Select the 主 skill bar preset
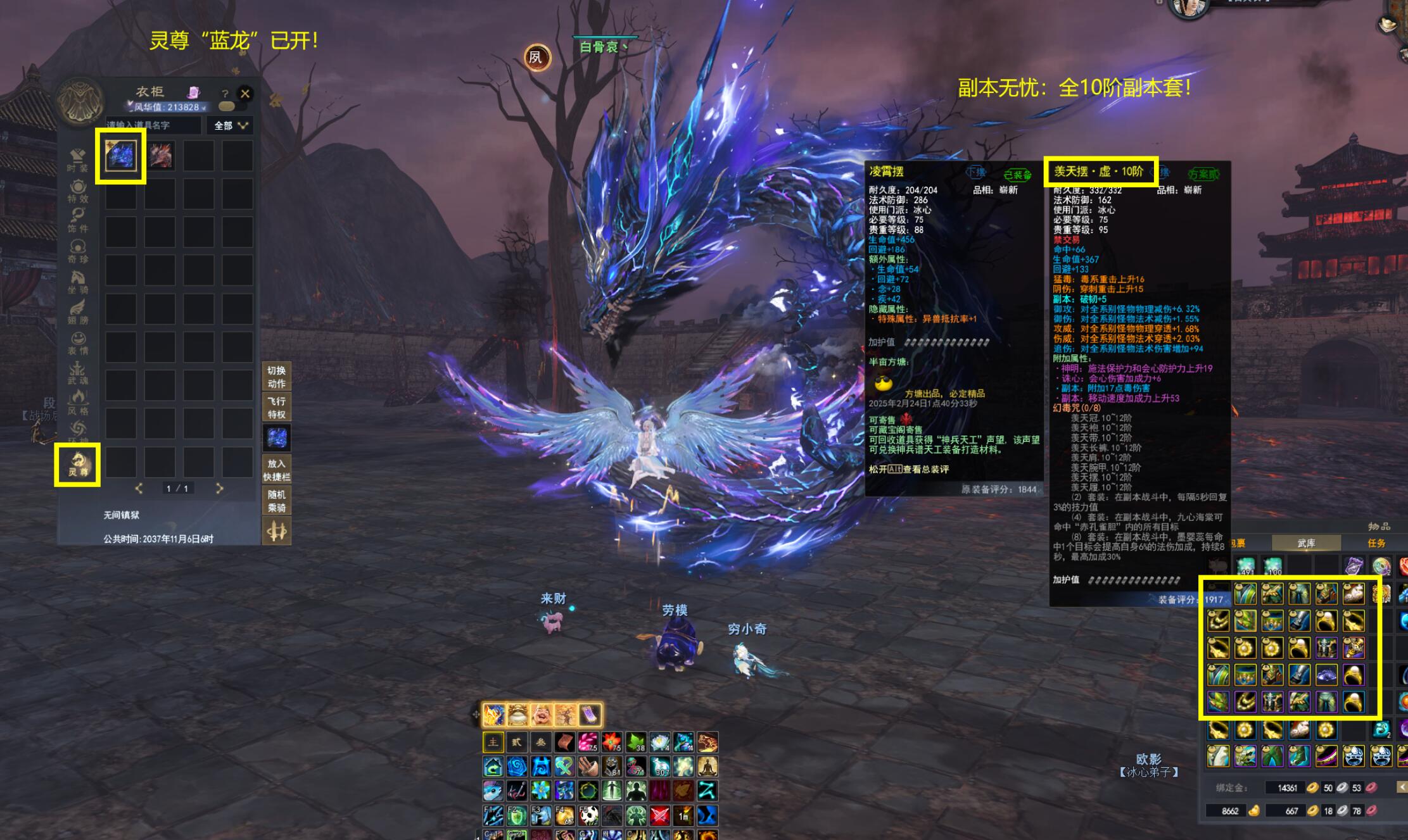This screenshot has height=840, width=1408. pyautogui.click(x=493, y=742)
